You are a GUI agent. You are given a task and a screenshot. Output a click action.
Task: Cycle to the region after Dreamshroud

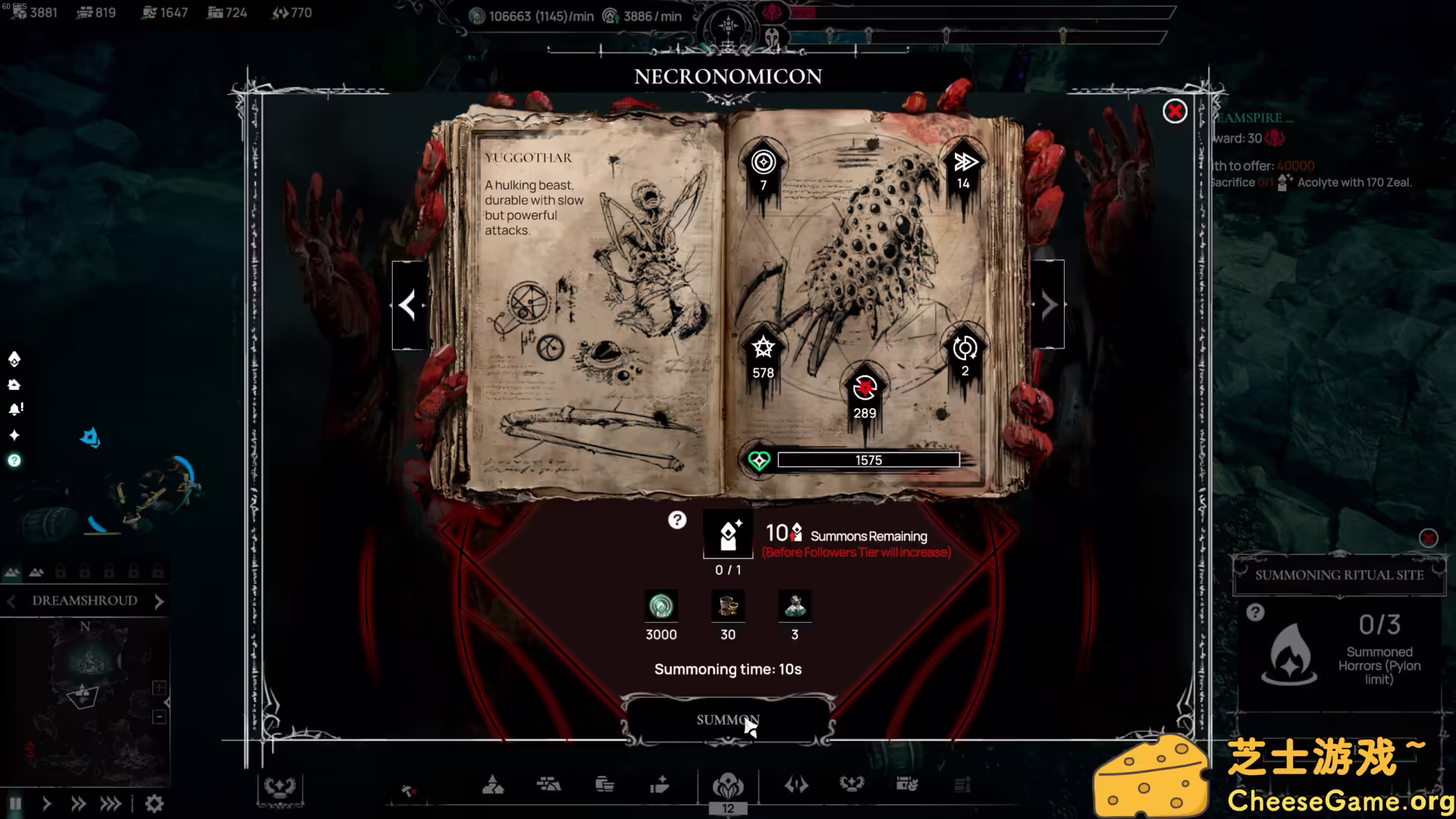[x=158, y=601]
